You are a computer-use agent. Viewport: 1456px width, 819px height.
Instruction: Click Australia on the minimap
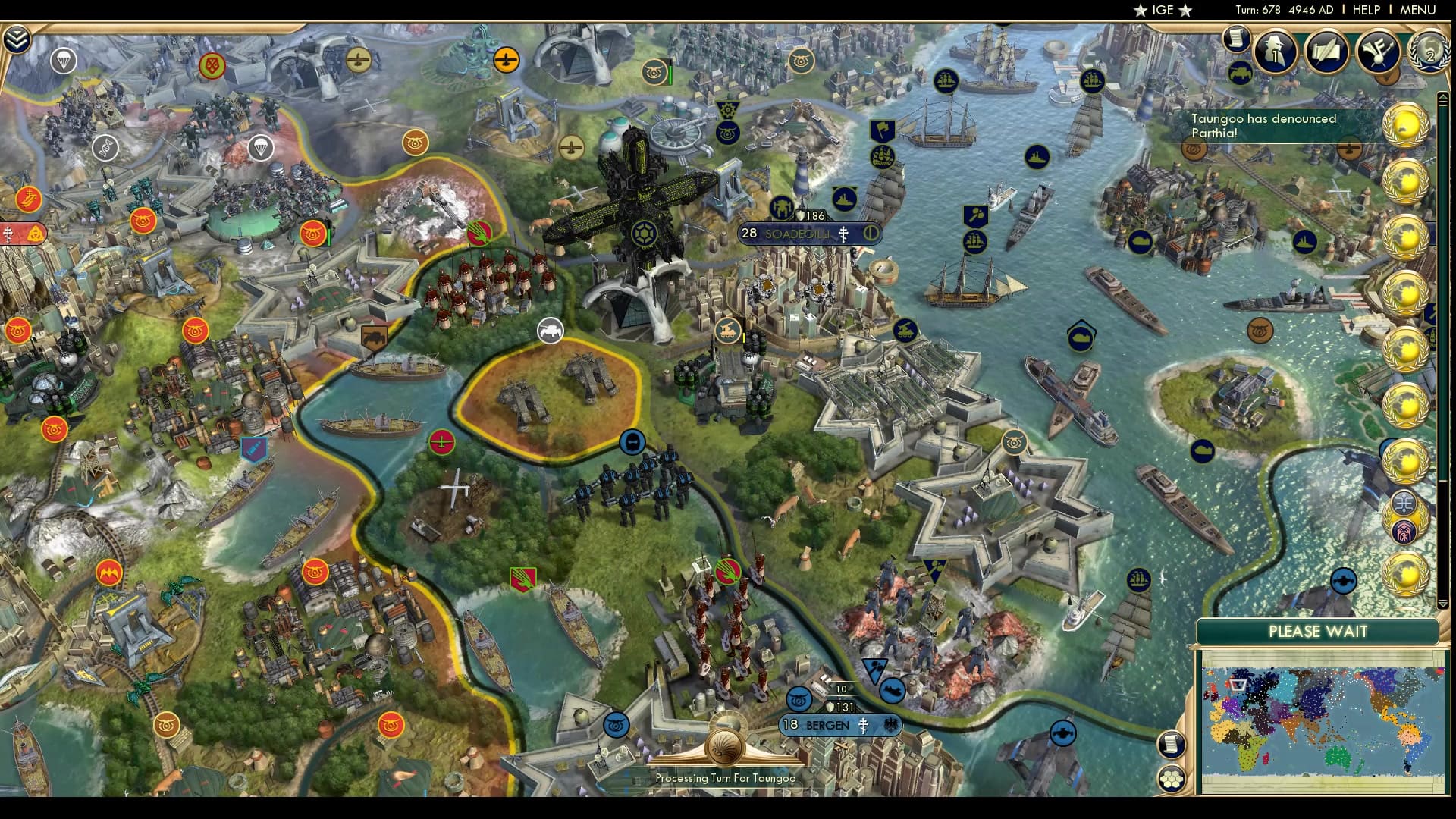pyautogui.click(x=1338, y=758)
